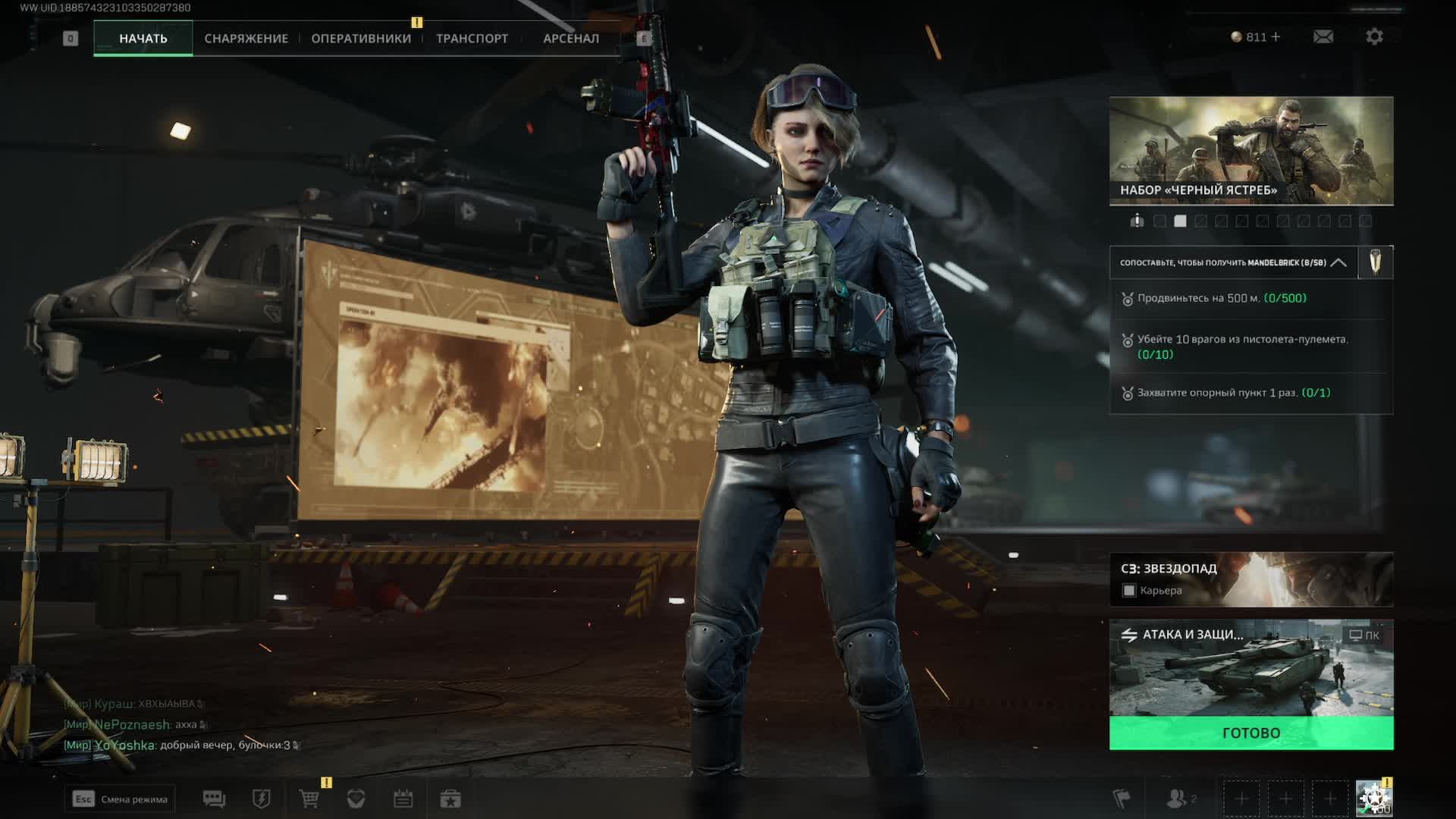Open the calendar events icon
This screenshot has height=819, width=1456.
pyautogui.click(x=403, y=799)
